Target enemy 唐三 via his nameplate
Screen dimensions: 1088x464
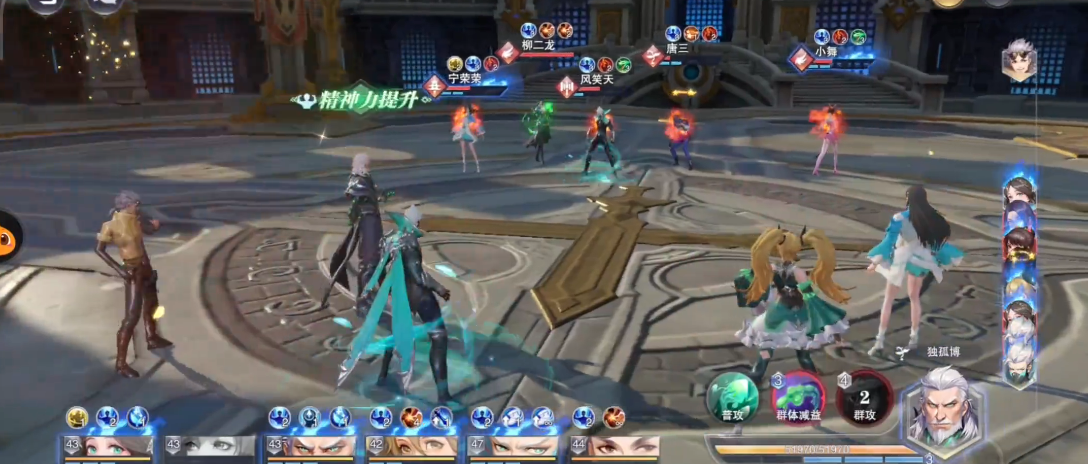678,49
